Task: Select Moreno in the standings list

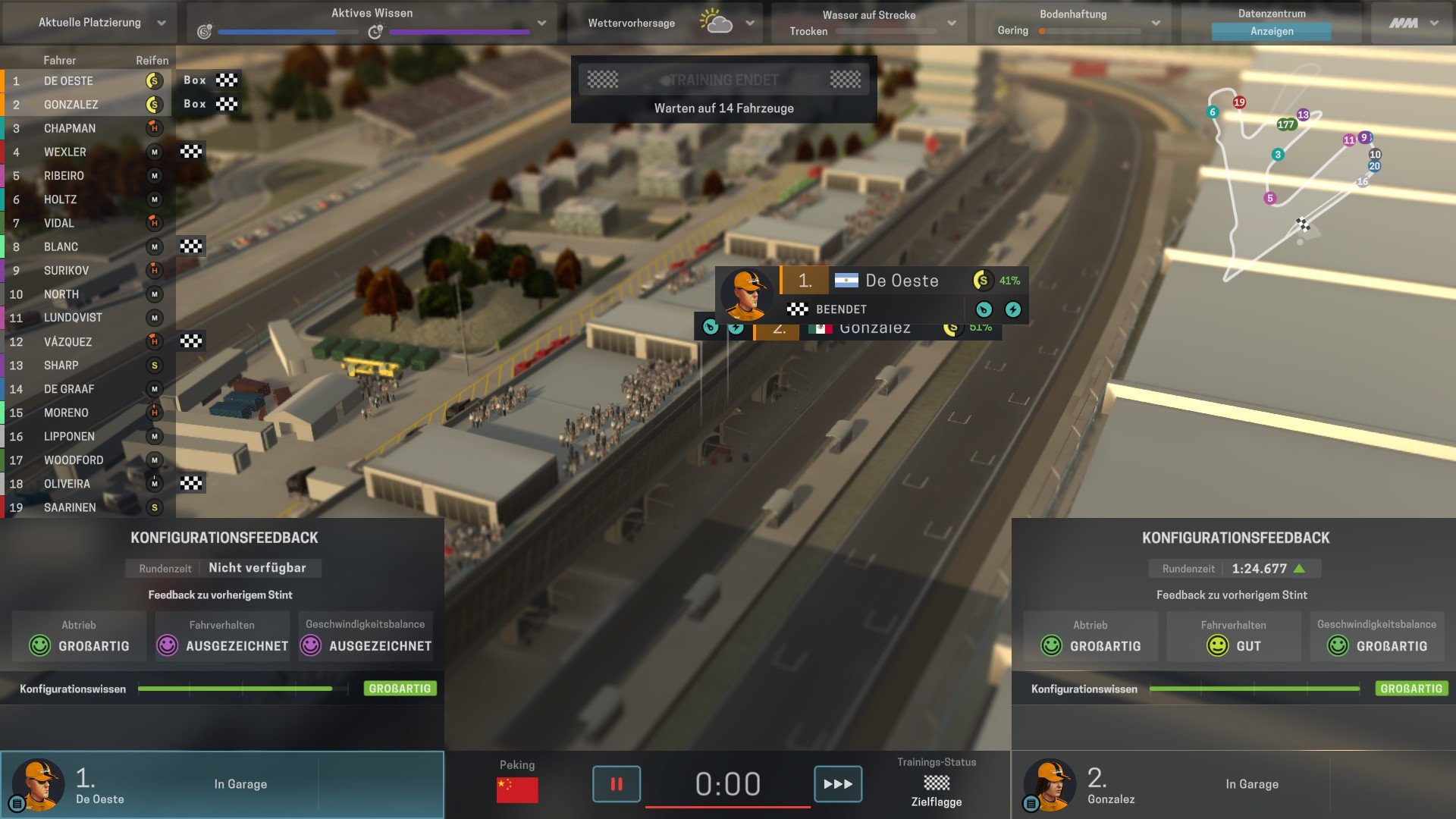Action: pos(66,413)
